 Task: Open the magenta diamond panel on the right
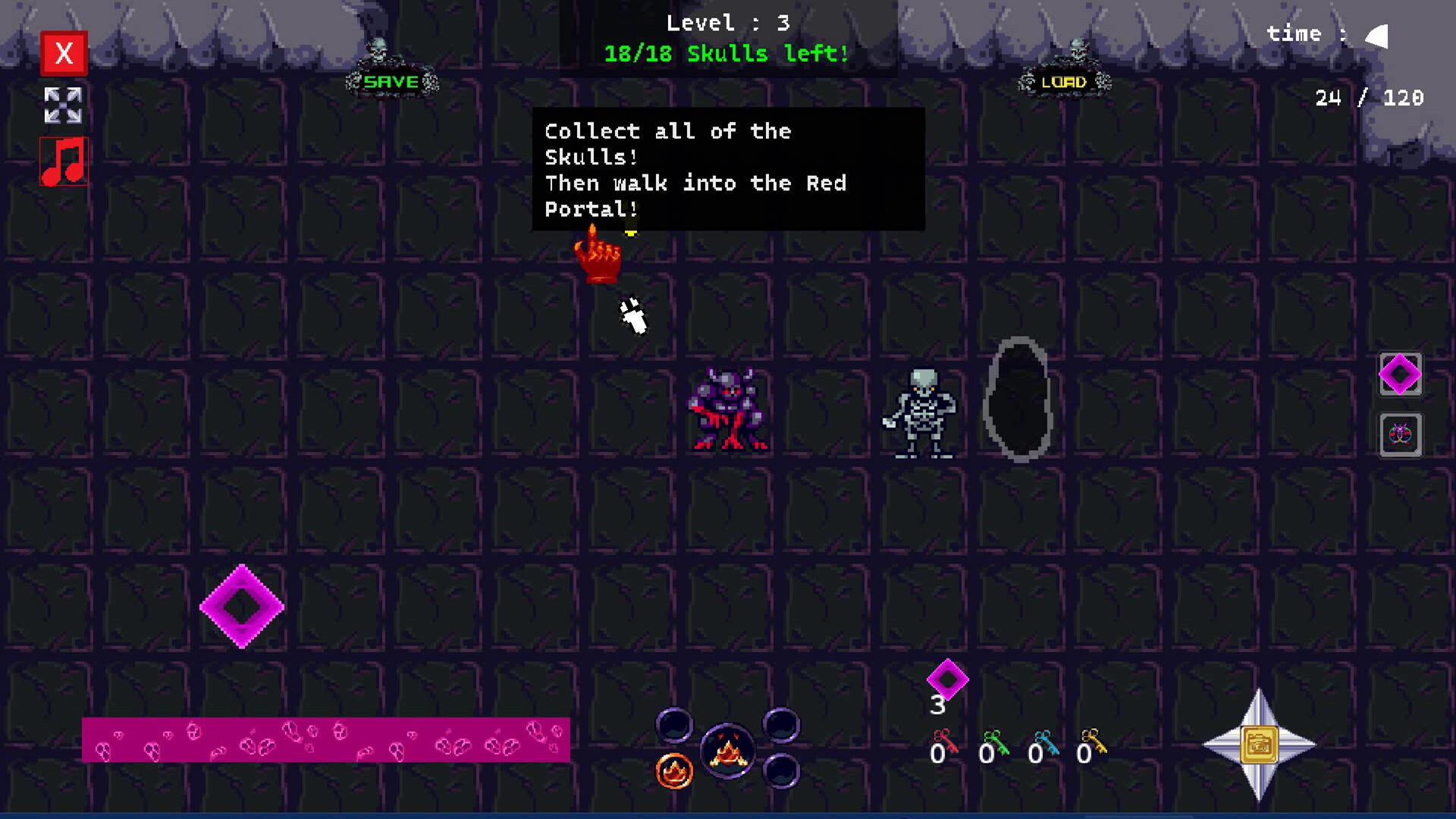1400,375
